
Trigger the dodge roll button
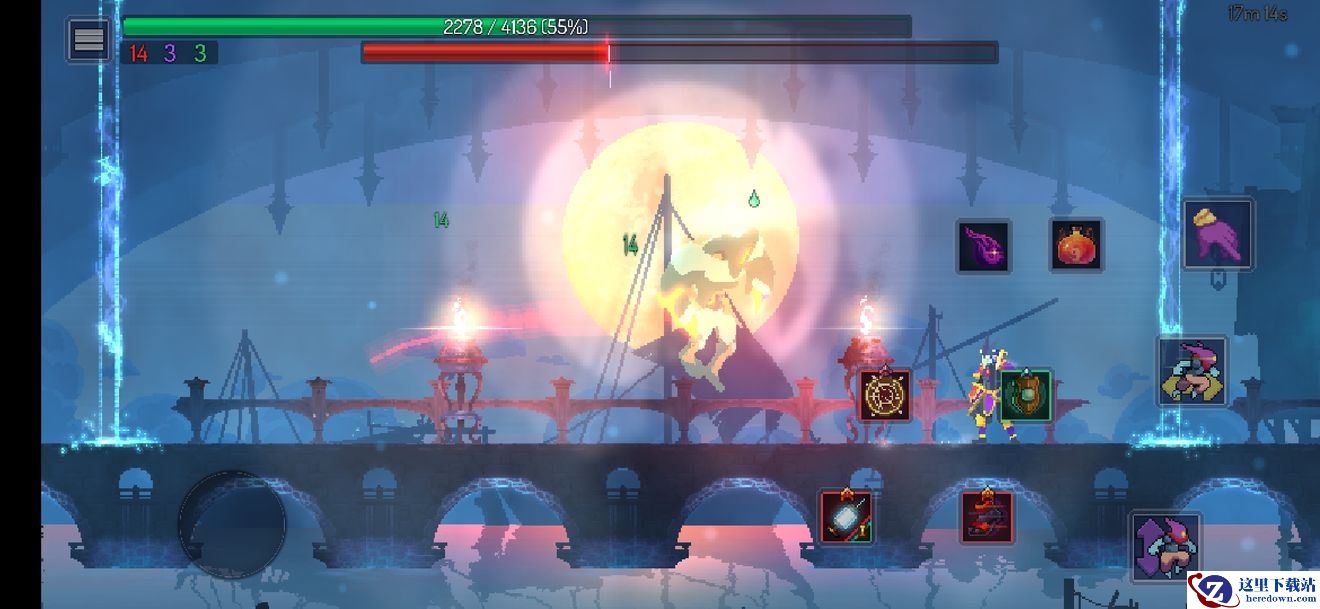[1192, 371]
